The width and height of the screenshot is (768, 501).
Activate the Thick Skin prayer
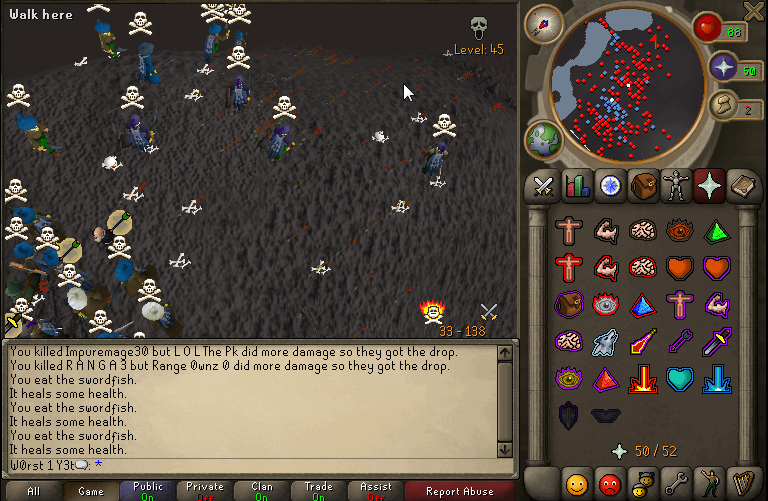[x=570, y=230]
